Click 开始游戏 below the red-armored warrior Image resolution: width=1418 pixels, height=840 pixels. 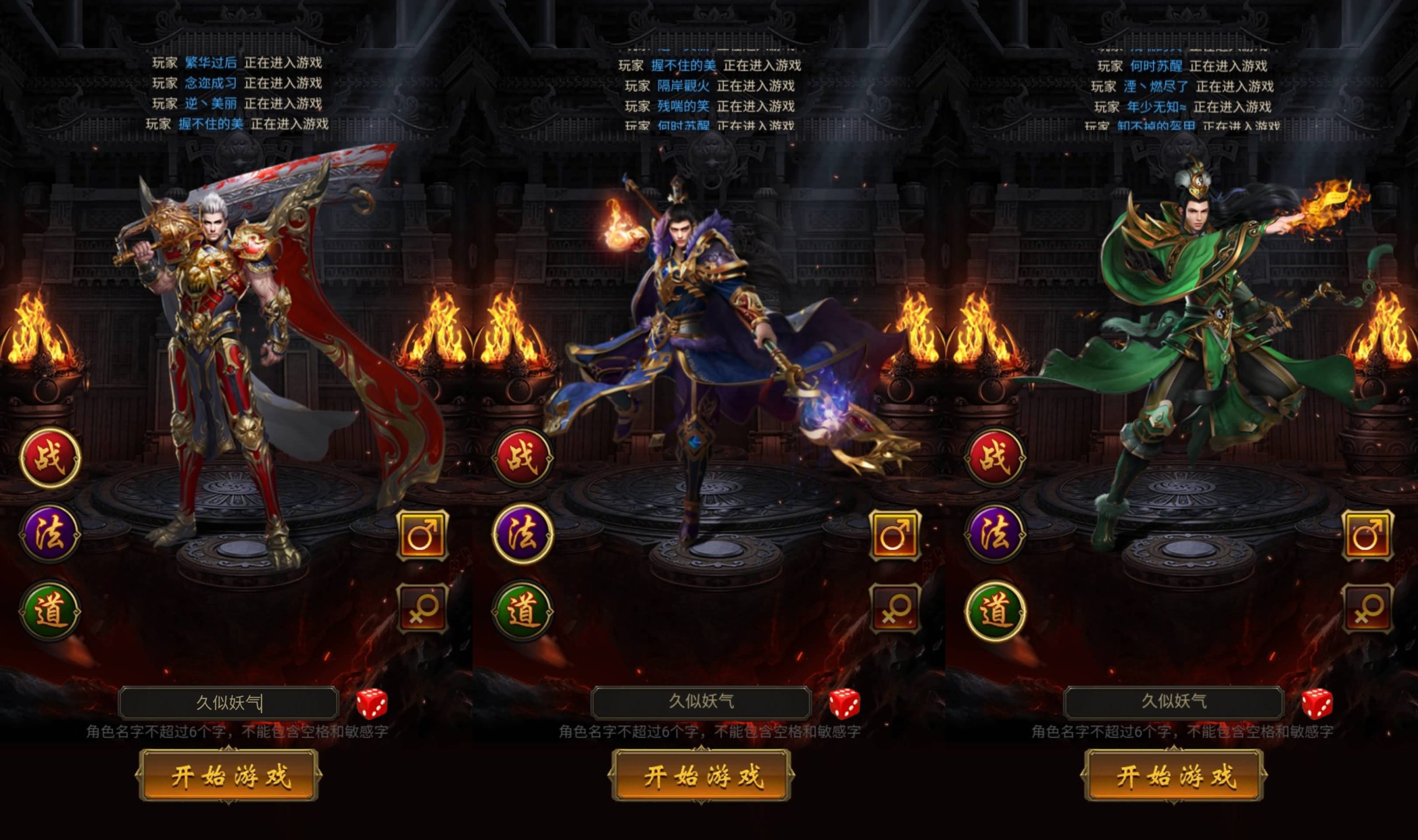[229, 775]
